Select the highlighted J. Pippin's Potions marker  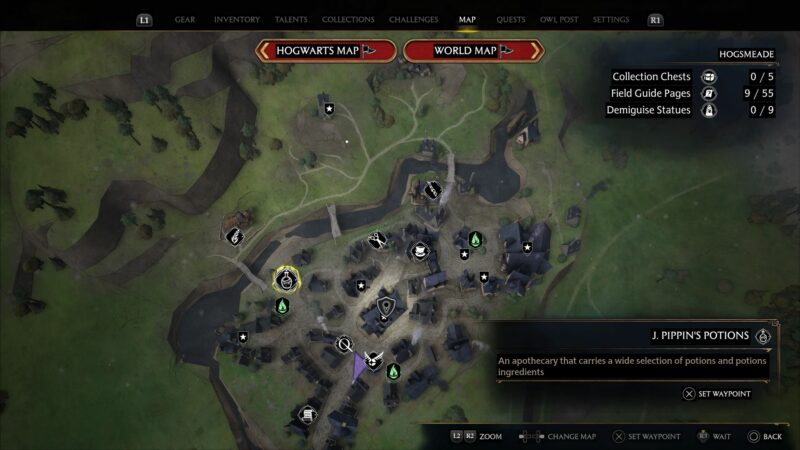[287, 279]
